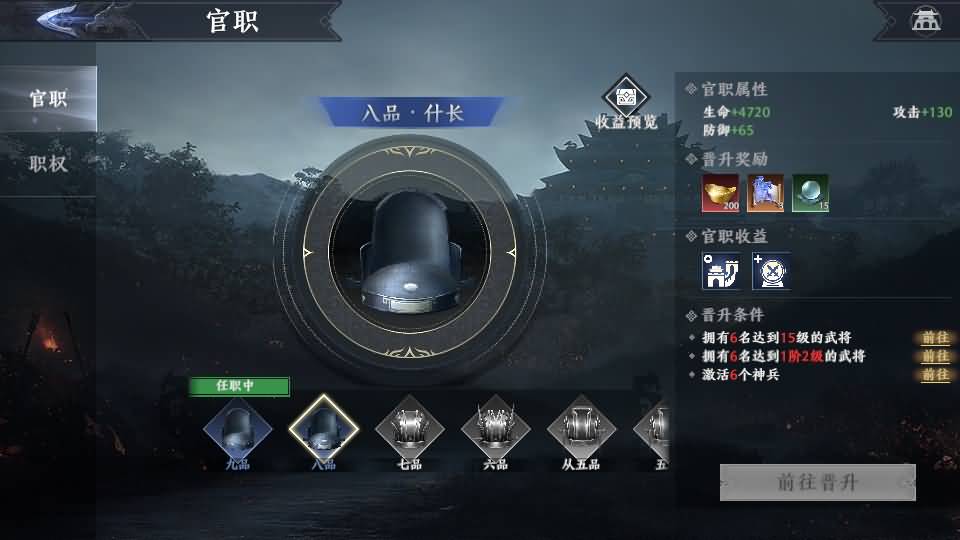Select the 八品 rank helmet
960x540 pixels.
(323, 430)
